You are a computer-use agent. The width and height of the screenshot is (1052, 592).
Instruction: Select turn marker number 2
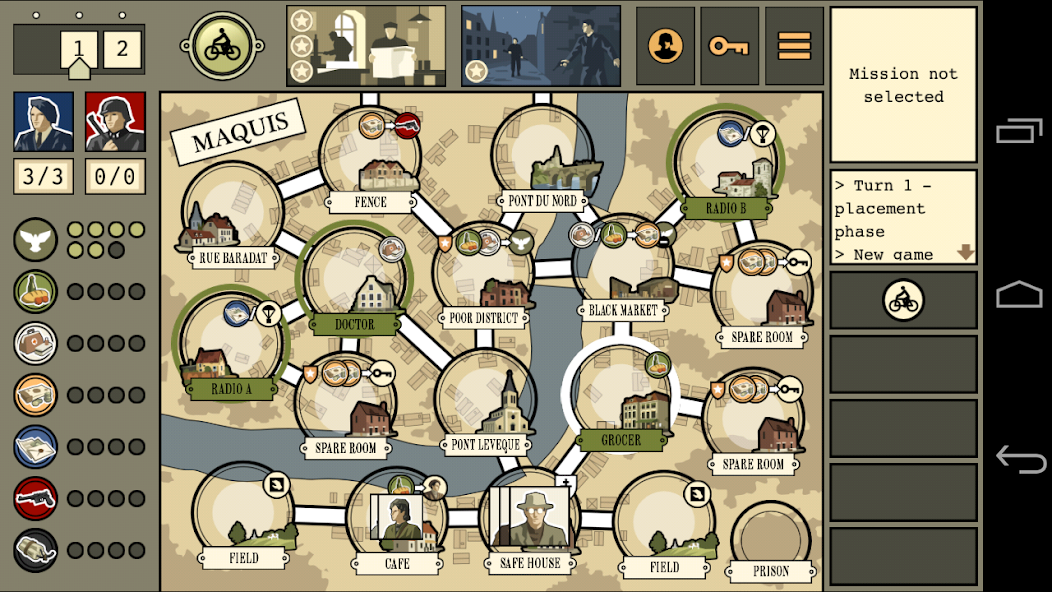(122, 49)
